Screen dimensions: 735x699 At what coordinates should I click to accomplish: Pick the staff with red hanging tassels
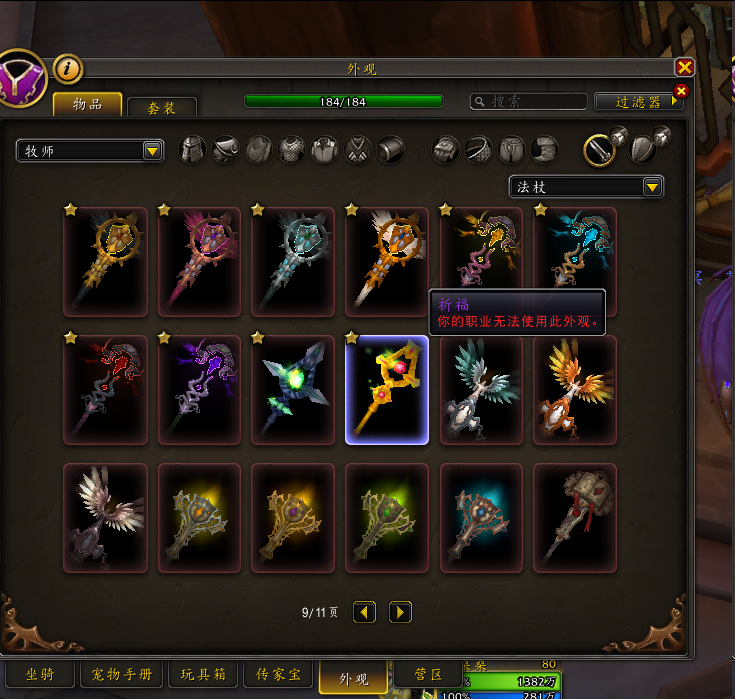[575, 518]
